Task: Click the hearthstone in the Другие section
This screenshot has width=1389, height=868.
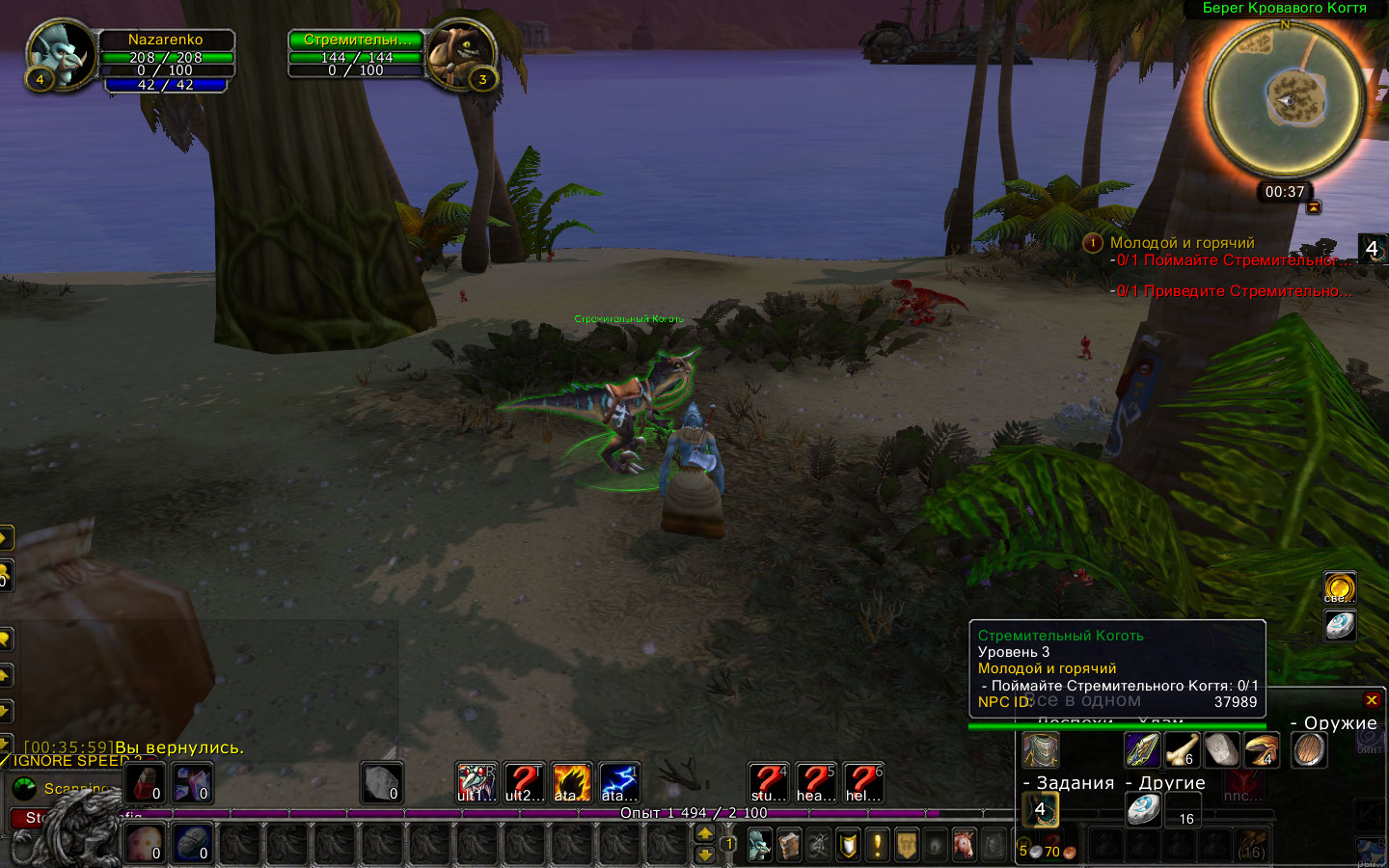Action: pos(1143,809)
